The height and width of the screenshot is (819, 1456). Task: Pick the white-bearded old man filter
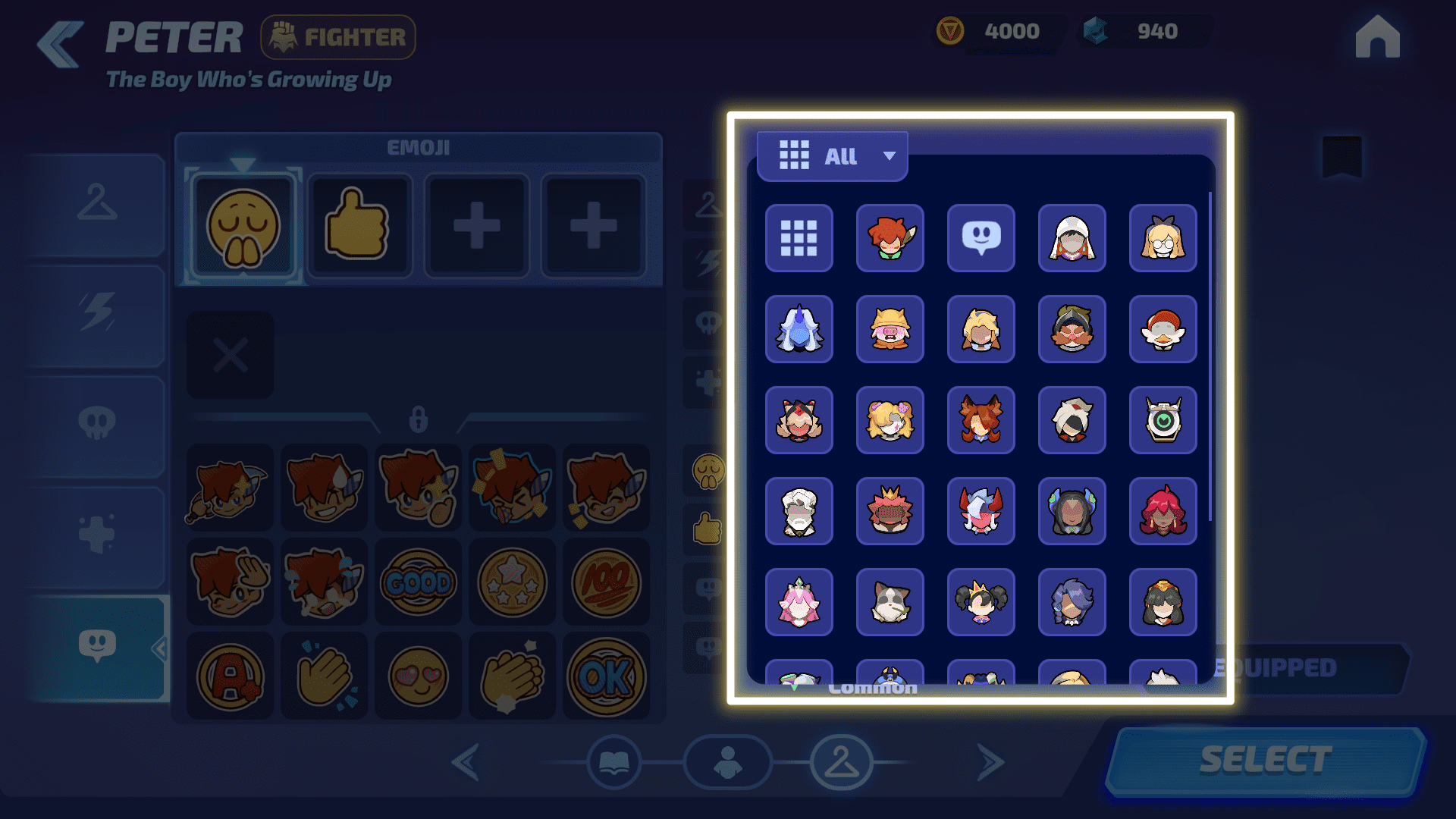799,511
